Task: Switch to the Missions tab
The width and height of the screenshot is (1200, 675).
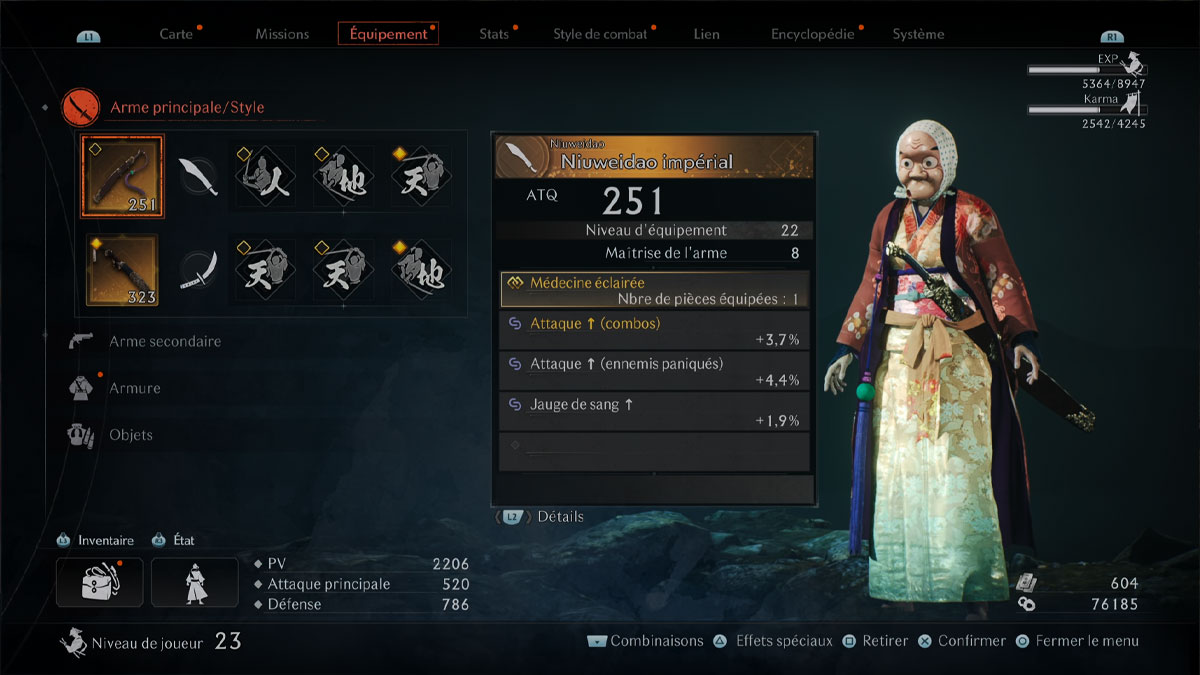Action: (x=282, y=34)
